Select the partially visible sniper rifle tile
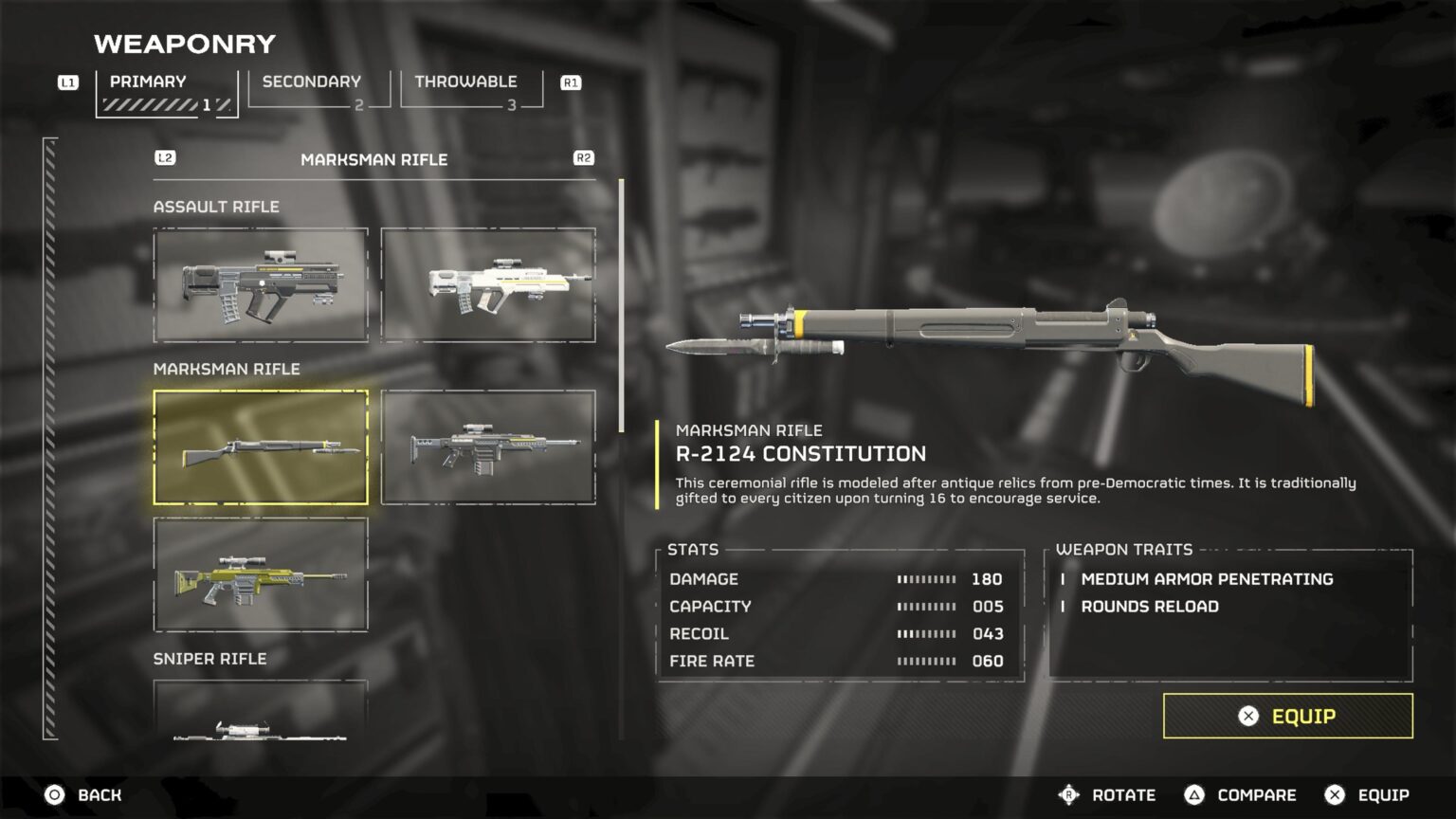 [x=261, y=711]
